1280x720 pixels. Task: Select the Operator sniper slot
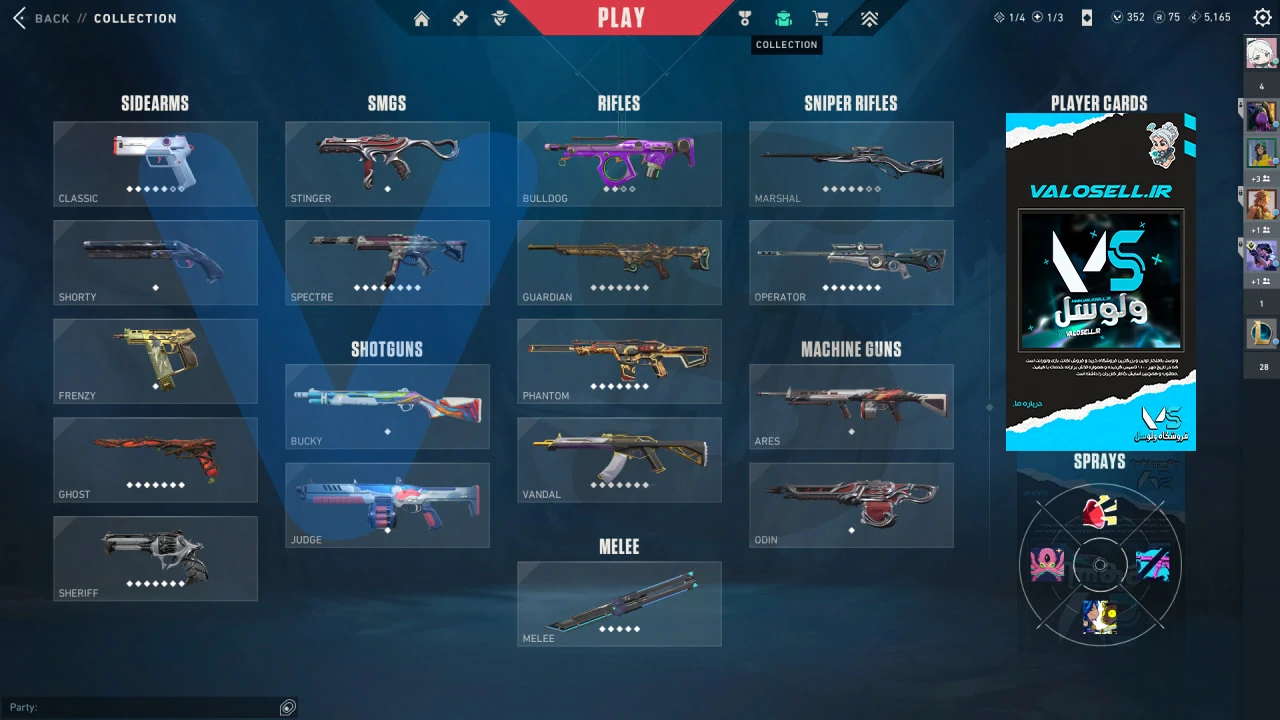click(x=851, y=262)
